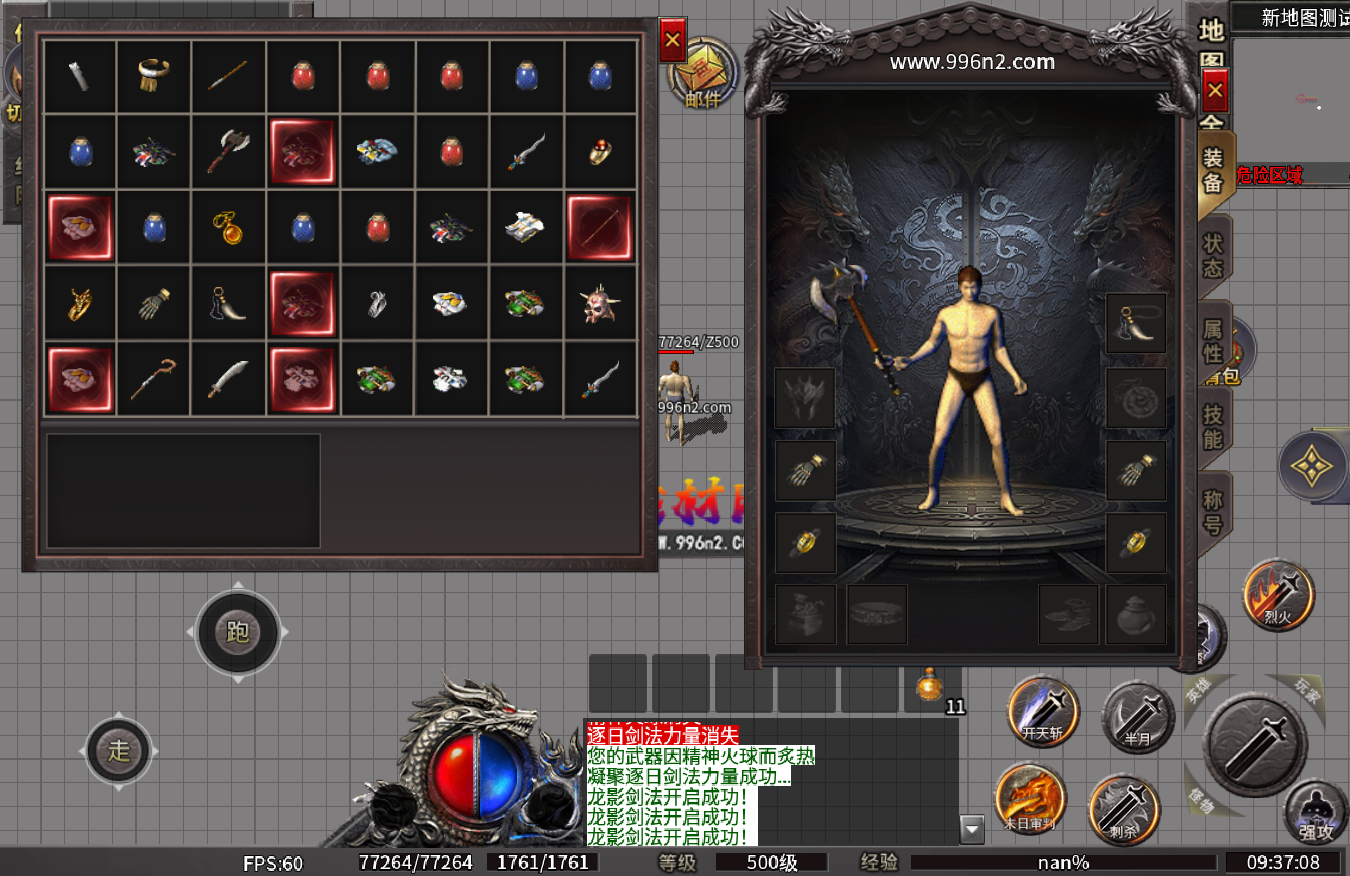1350x876 pixels.
Task: Click the equipped horn necklace slot
Action: (x=1136, y=324)
